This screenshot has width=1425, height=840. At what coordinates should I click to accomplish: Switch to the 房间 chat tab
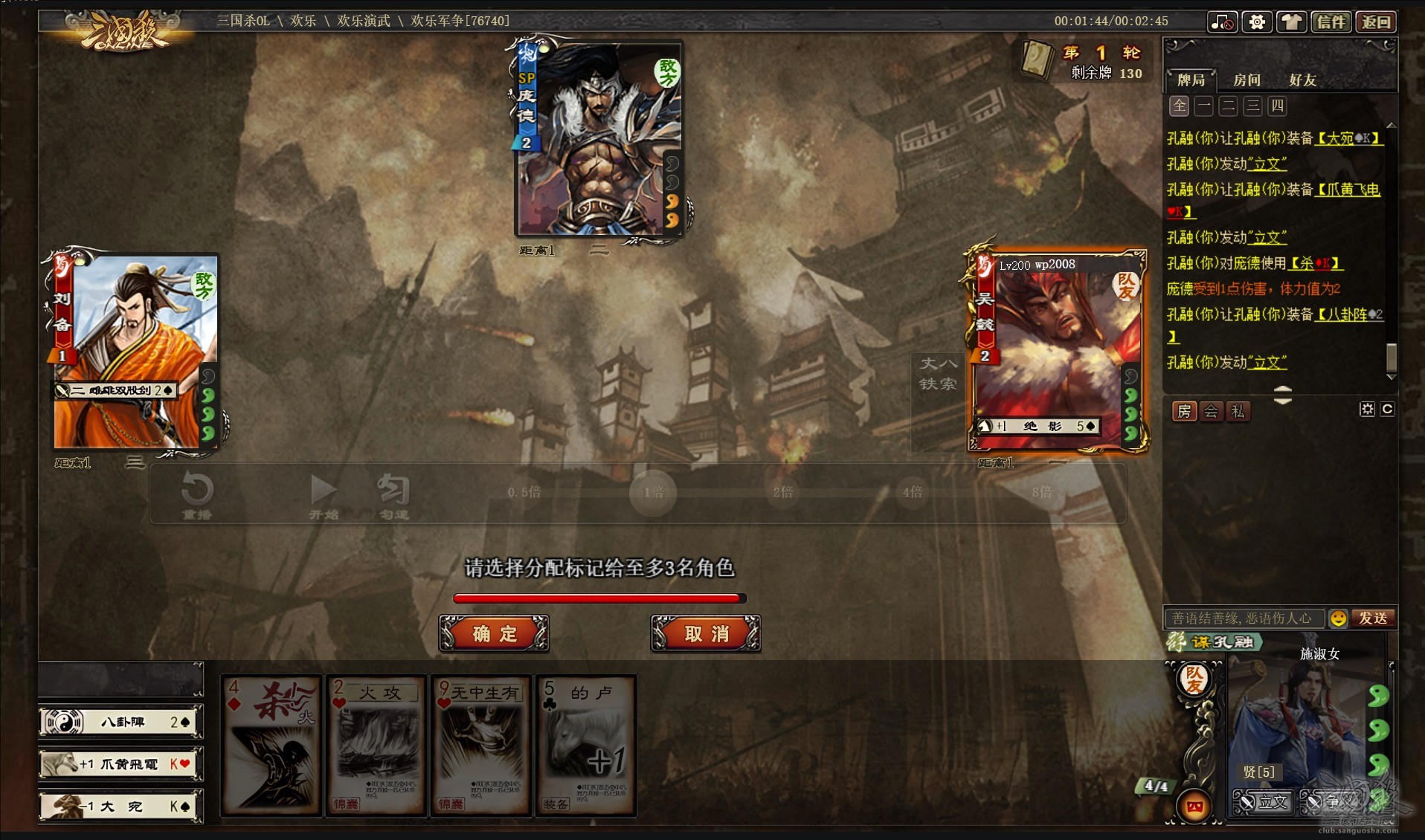[x=1247, y=80]
